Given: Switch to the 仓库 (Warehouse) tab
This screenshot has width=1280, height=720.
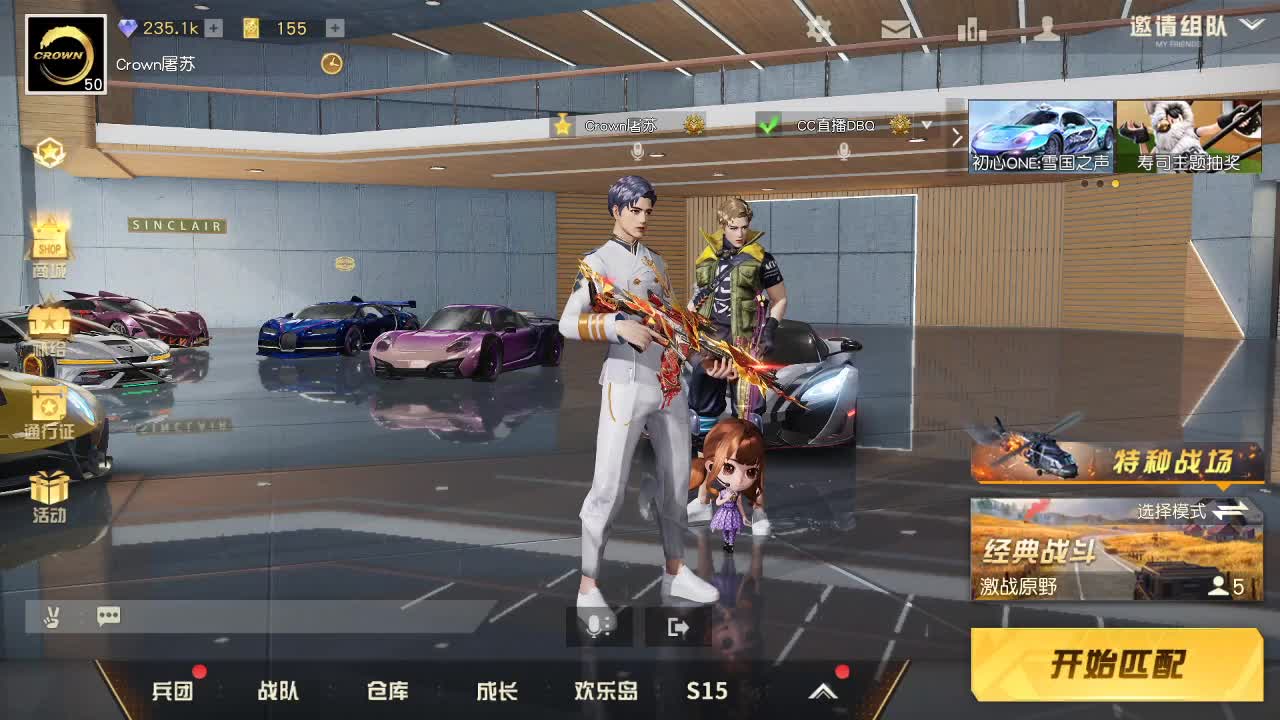Looking at the screenshot, I should coord(387,690).
